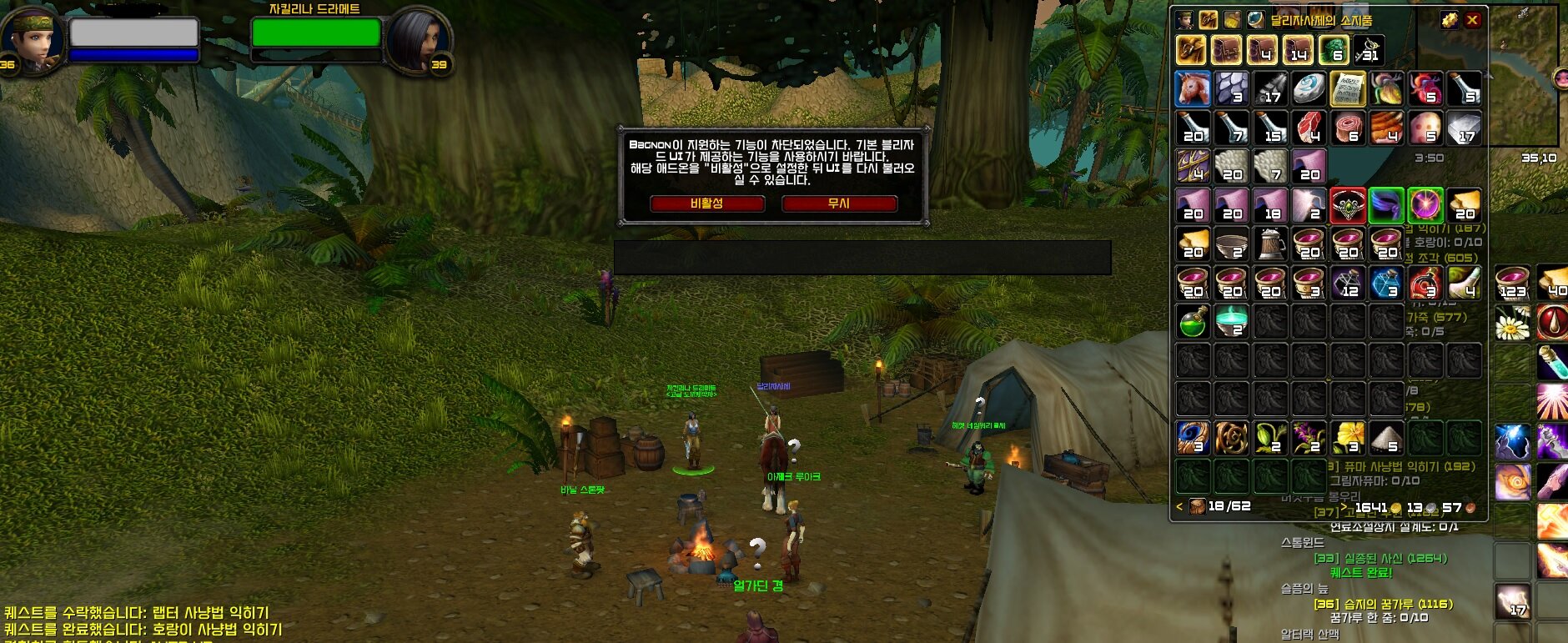The image size is (1568, 643).
Task: Close the bag window with the X
Action: coord(1473,20)
